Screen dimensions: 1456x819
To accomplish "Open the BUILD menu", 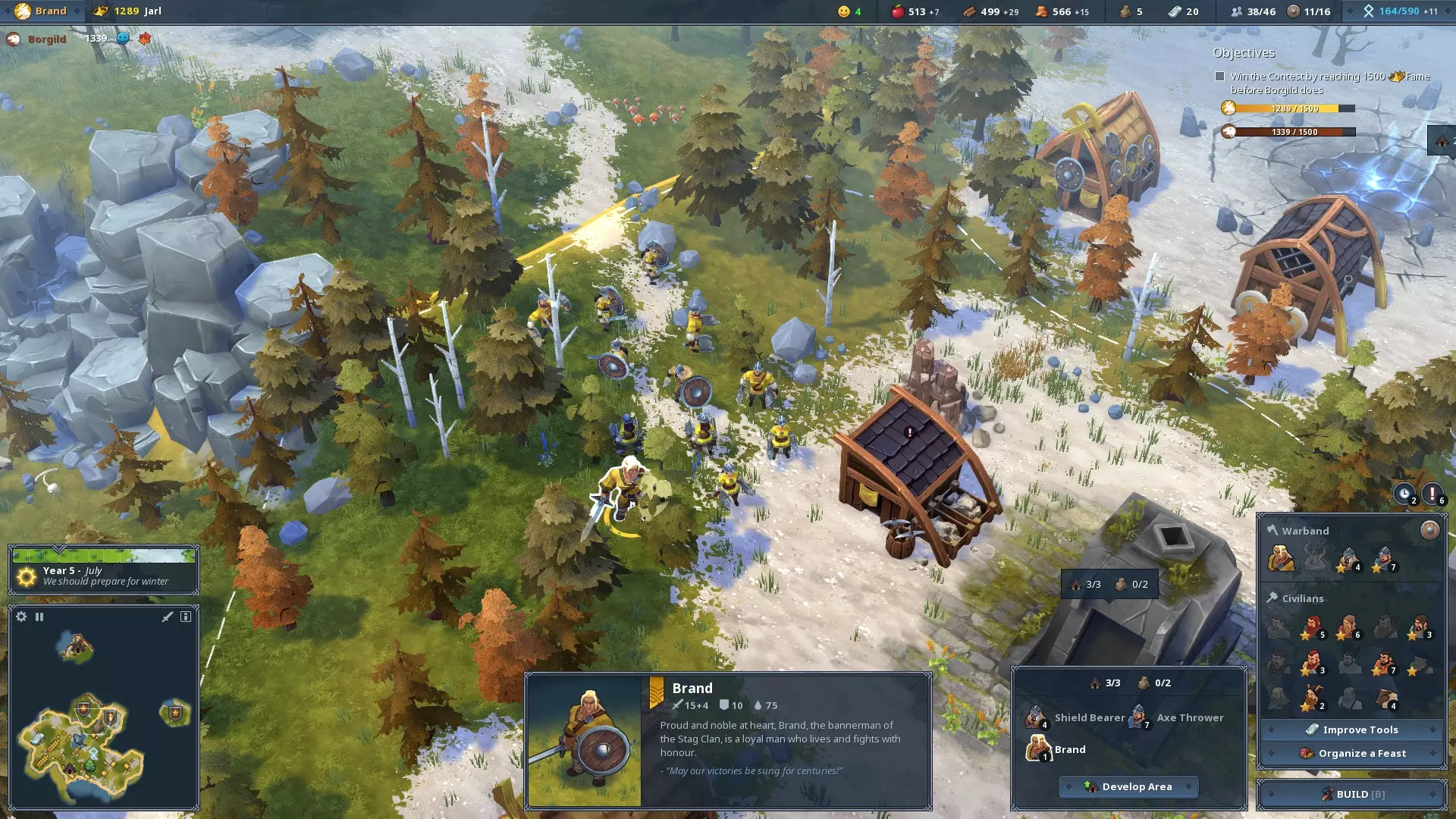I will pos(1352,794).
